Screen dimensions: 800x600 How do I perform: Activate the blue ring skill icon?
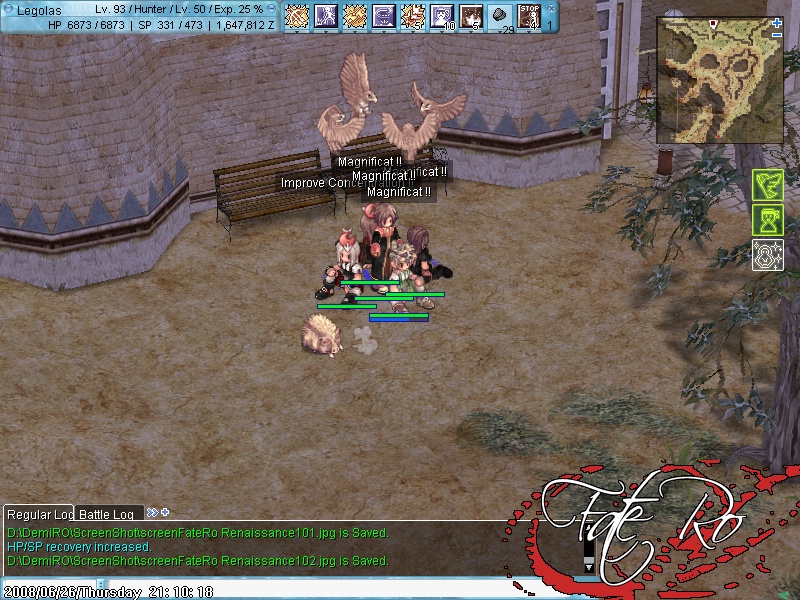[384, 16]
